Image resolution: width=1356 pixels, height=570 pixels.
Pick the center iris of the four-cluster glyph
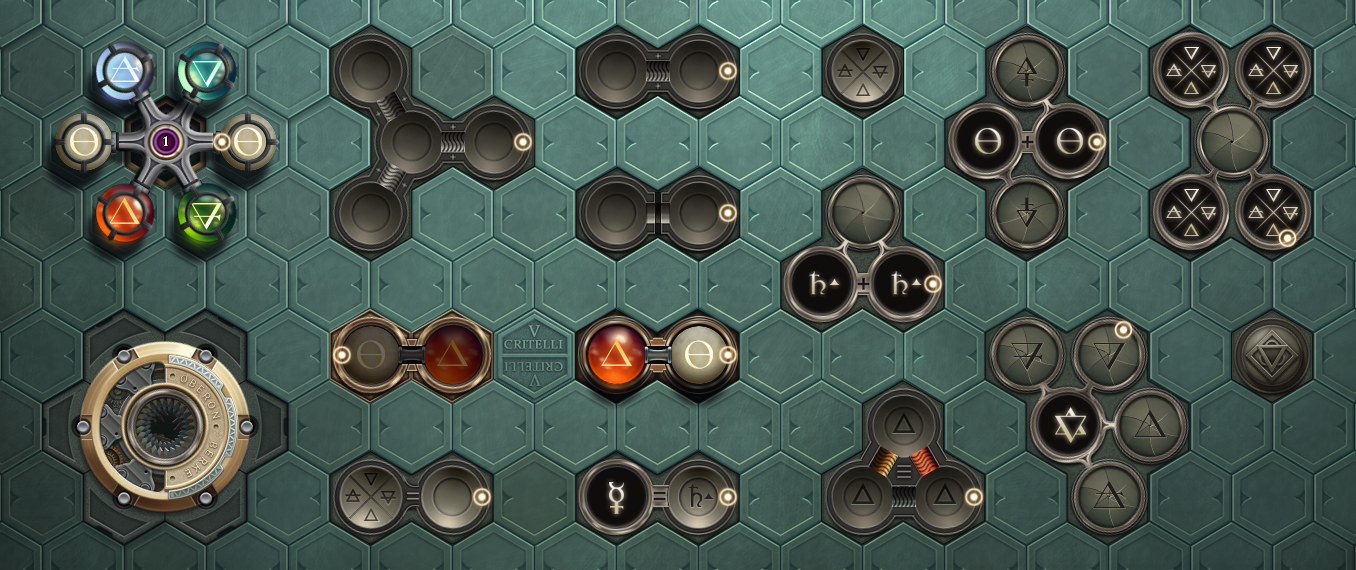click(x=1232, y=141)
